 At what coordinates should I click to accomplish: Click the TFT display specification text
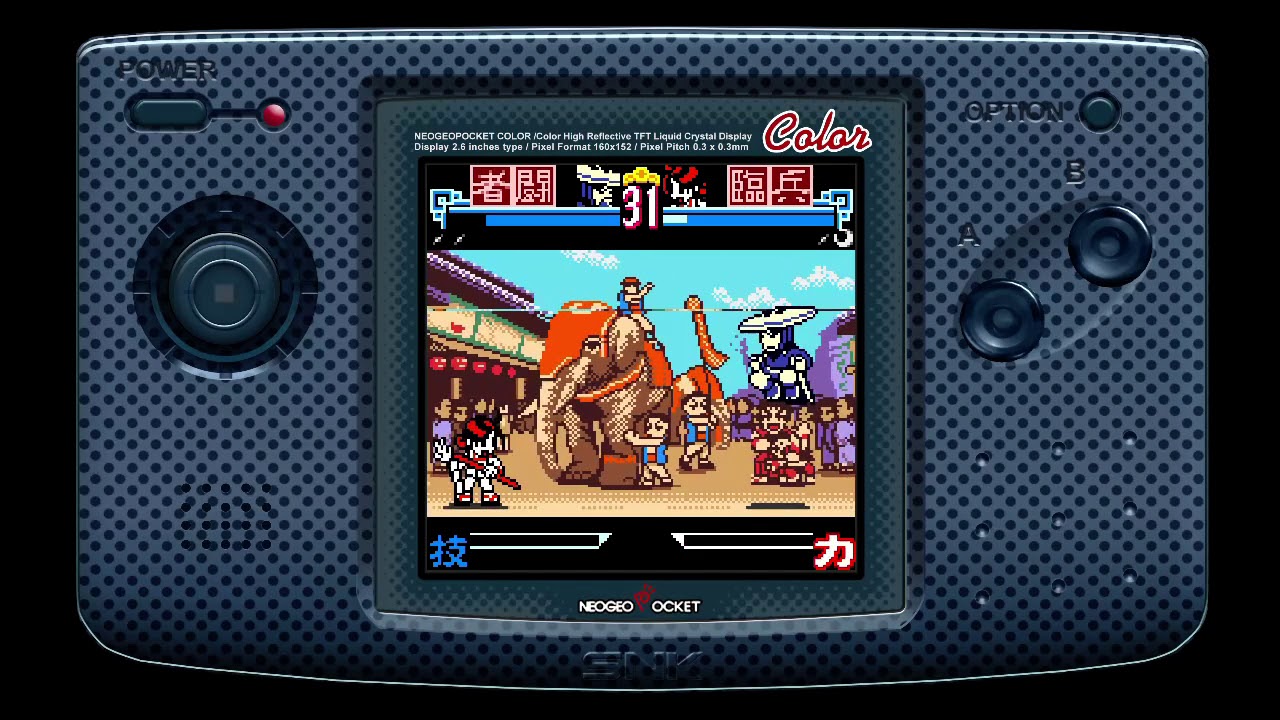click(x=582, y=141)
